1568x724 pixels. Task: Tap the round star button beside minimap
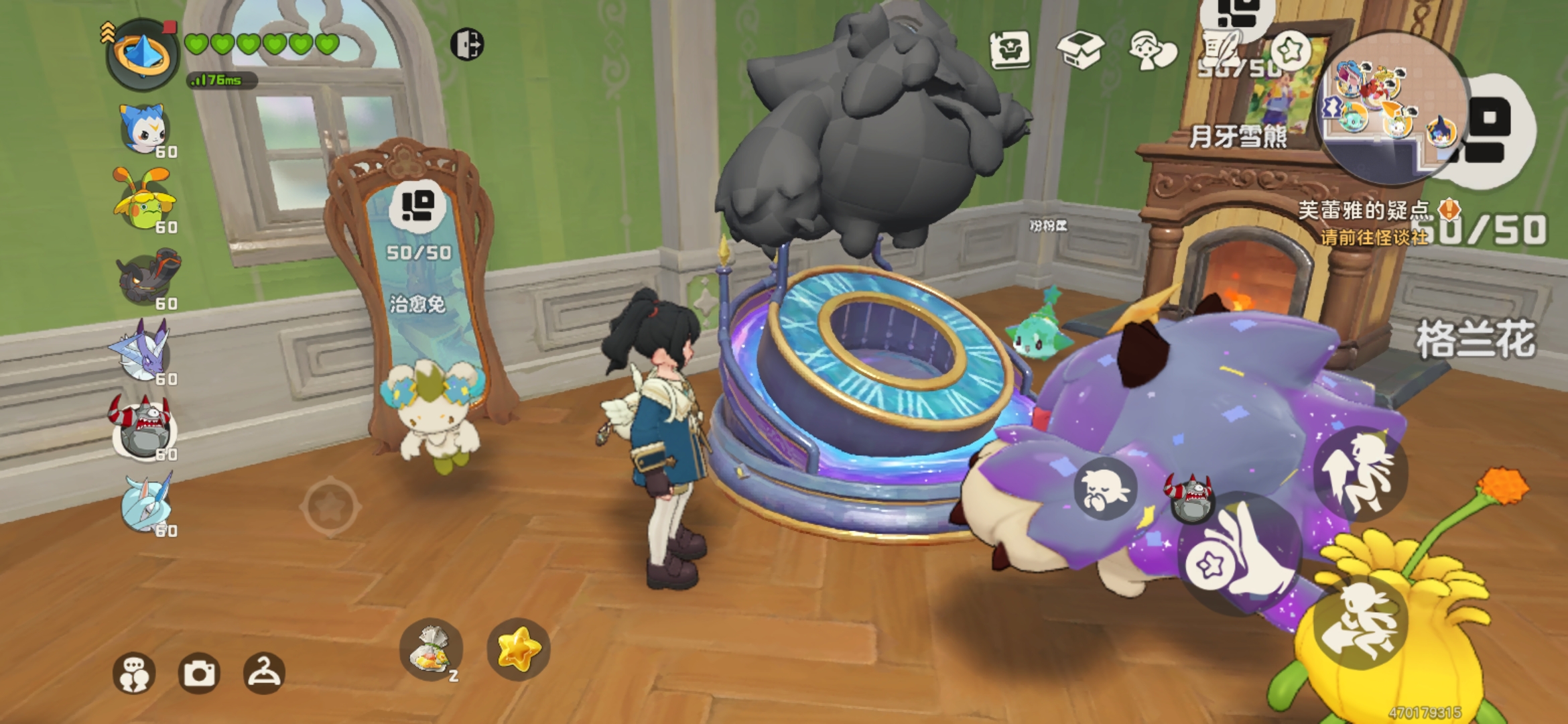coord(1290,50)
